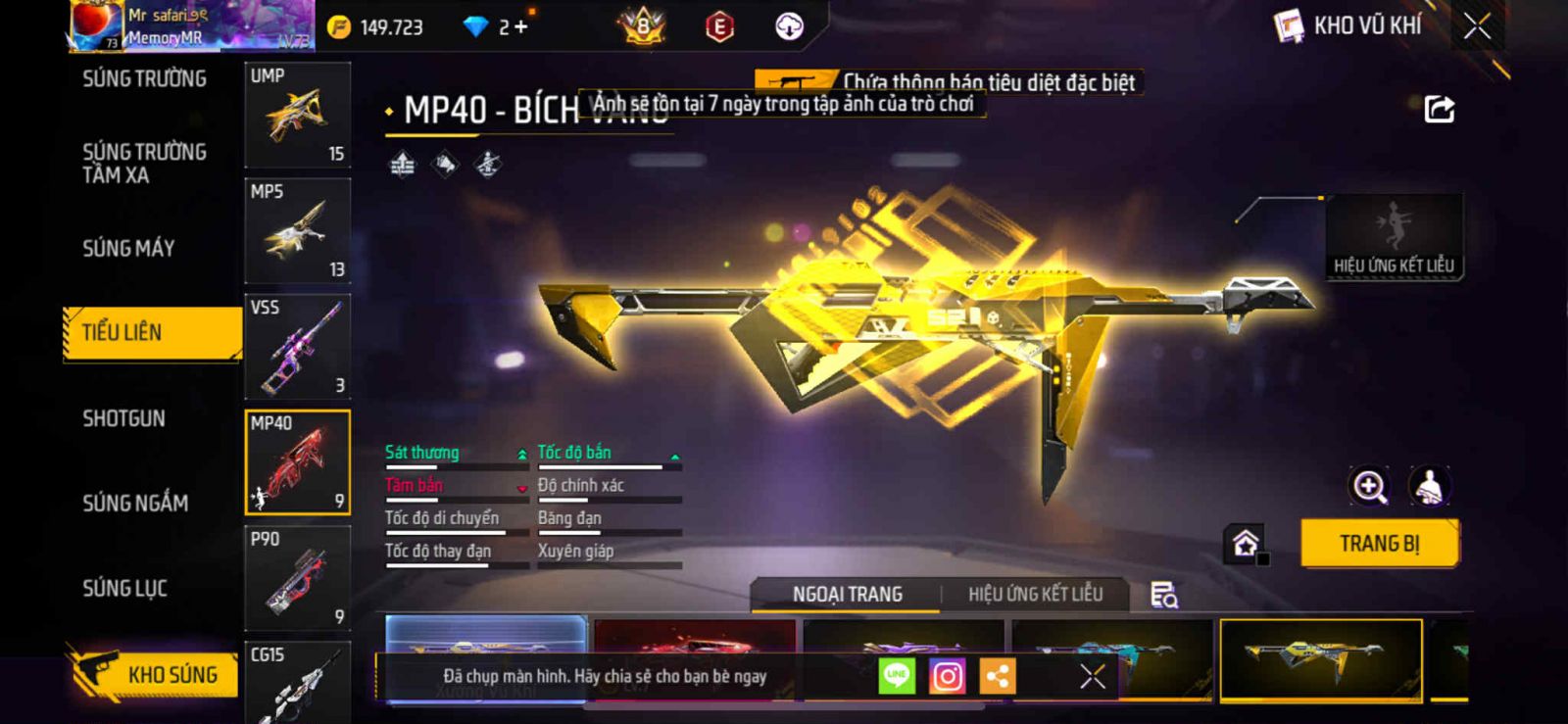Switch to the Súng Máy category
The width and height of the screenshot is (1568, 724).
click(128, 249)
